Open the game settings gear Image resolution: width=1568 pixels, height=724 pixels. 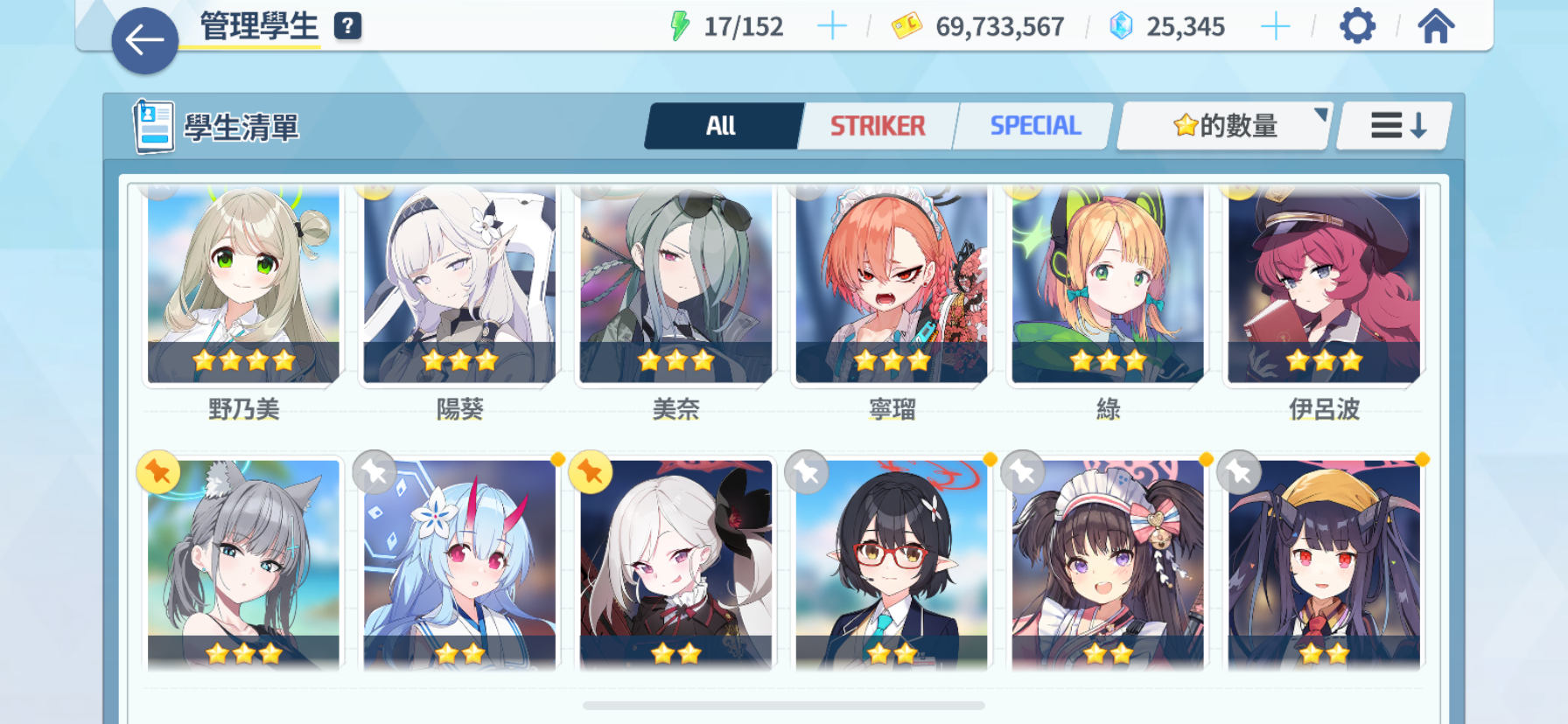[x=1357, y=26]
